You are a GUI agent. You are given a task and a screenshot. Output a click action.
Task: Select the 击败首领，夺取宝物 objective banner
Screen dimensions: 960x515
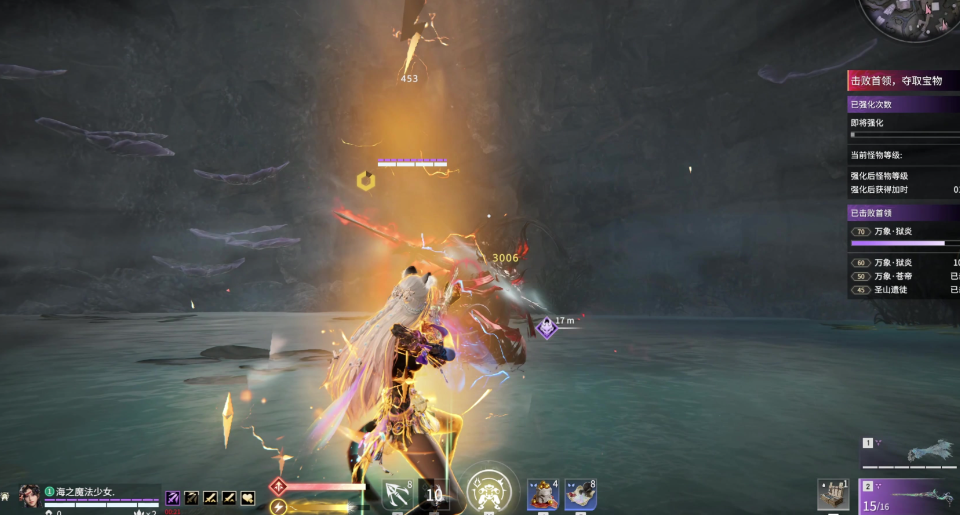pyautogui.click(x=902, y=80)
